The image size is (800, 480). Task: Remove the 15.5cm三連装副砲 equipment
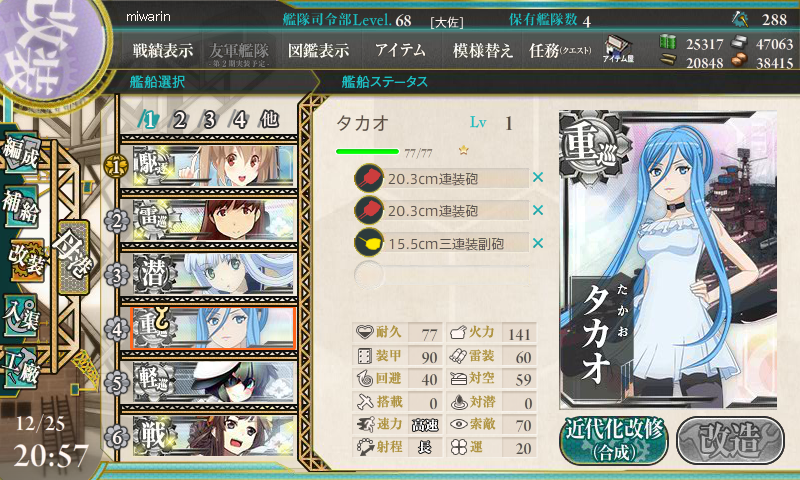coord(538,243)
